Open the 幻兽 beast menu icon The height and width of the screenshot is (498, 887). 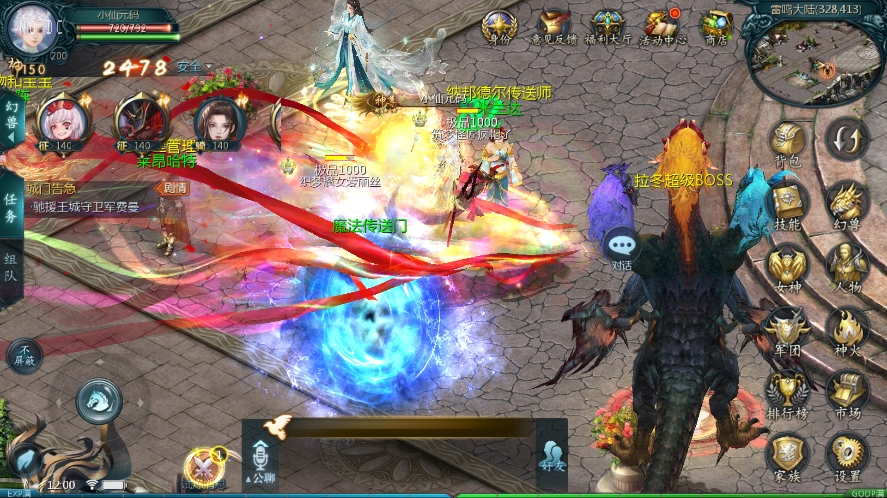[847, 203]
